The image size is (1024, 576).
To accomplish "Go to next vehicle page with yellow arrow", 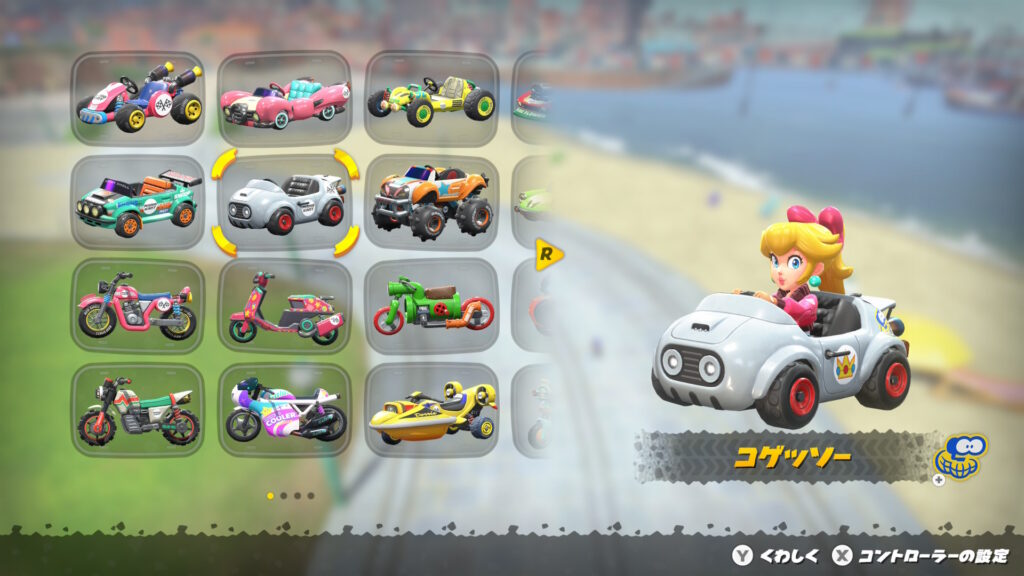I will [548, 254].
